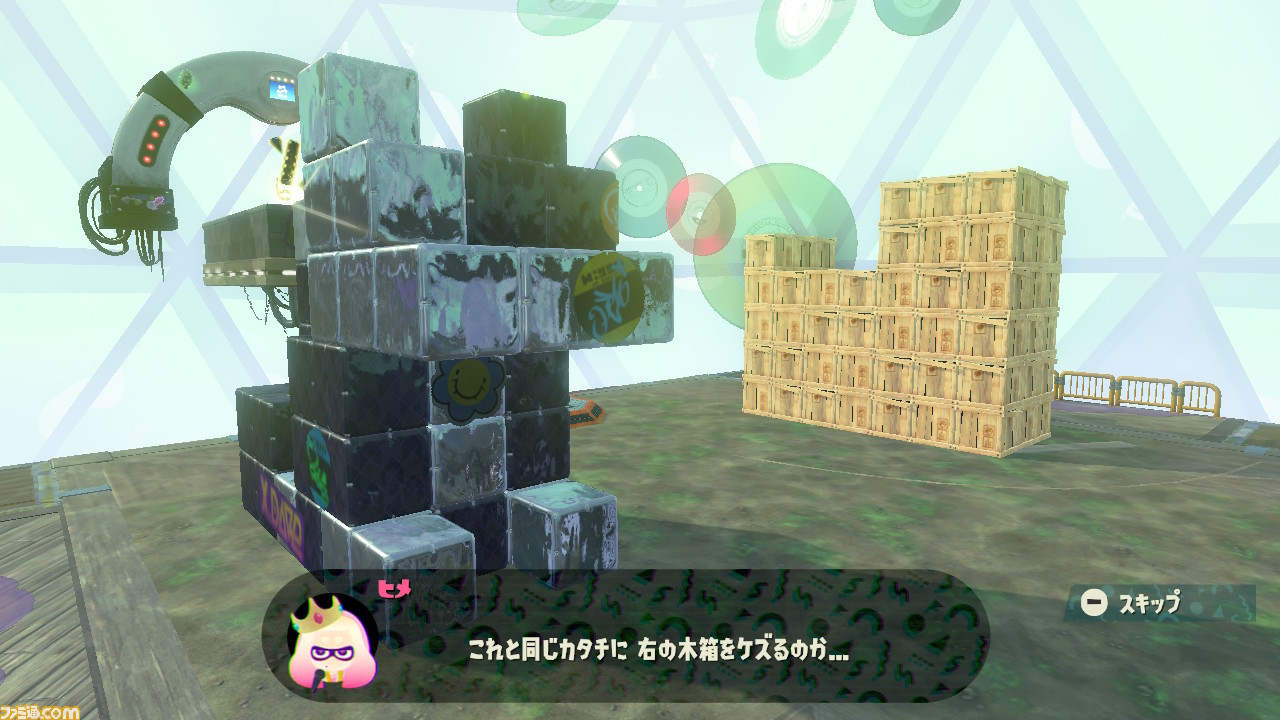Toggle the スキップ skip prompt
The width and height of the screenshot is (1280, 720).
pos(1123,602)
